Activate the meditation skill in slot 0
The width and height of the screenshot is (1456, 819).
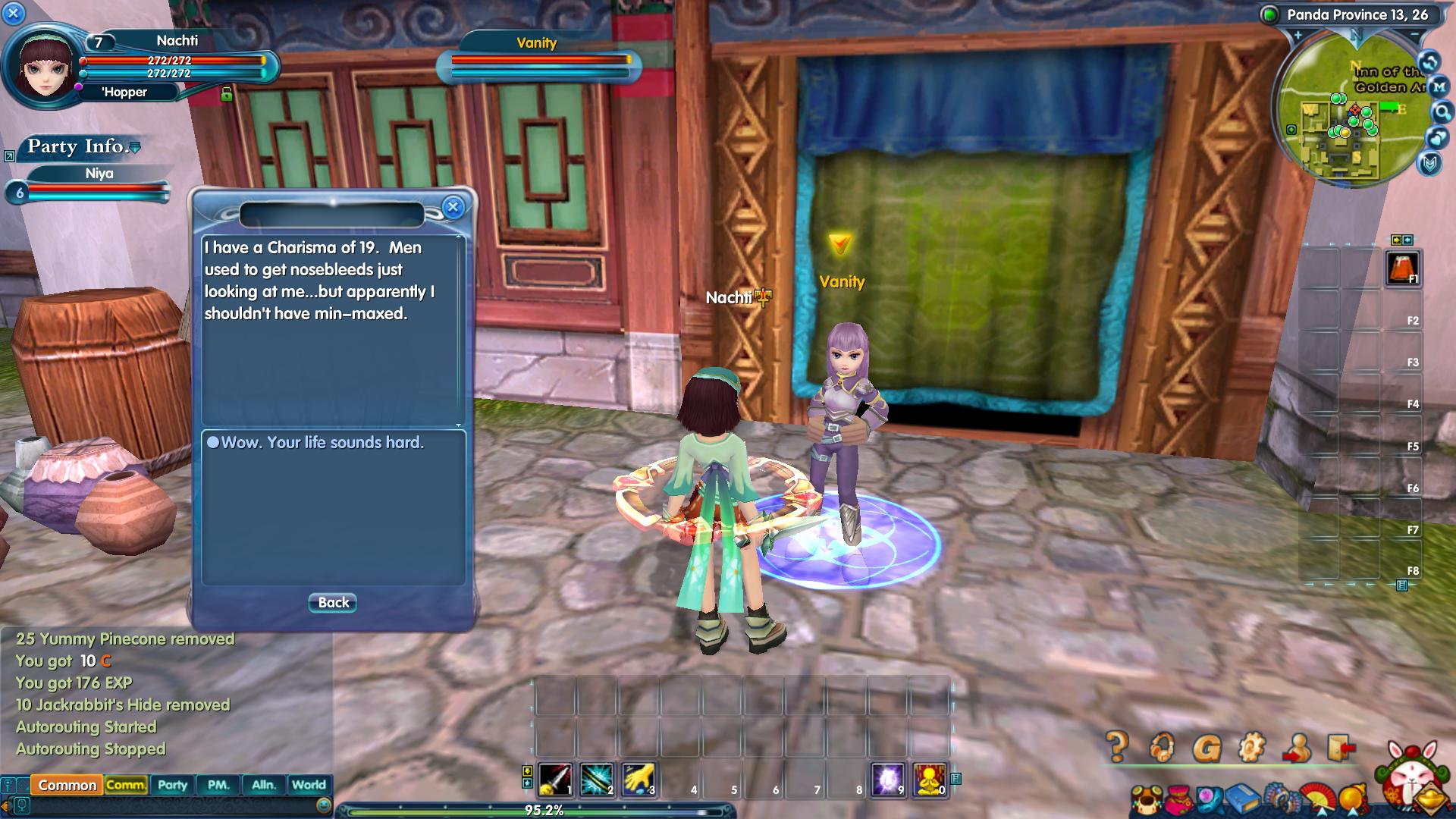pyautogui.click(x=930, y=780)
